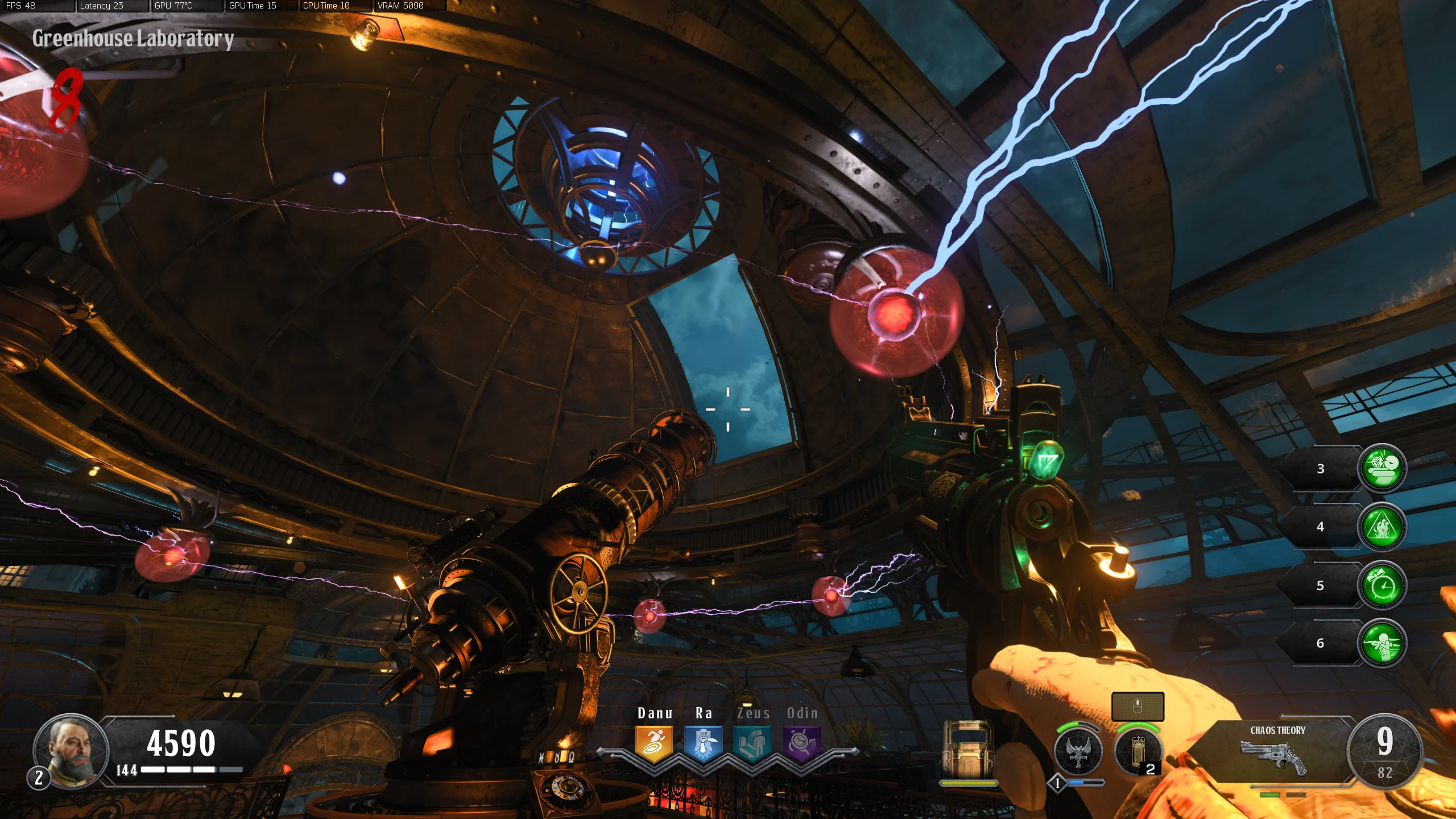Select the Ra perk icon
The height and width of the screenshot is (819, 1456).
click(x=703, y=743)
